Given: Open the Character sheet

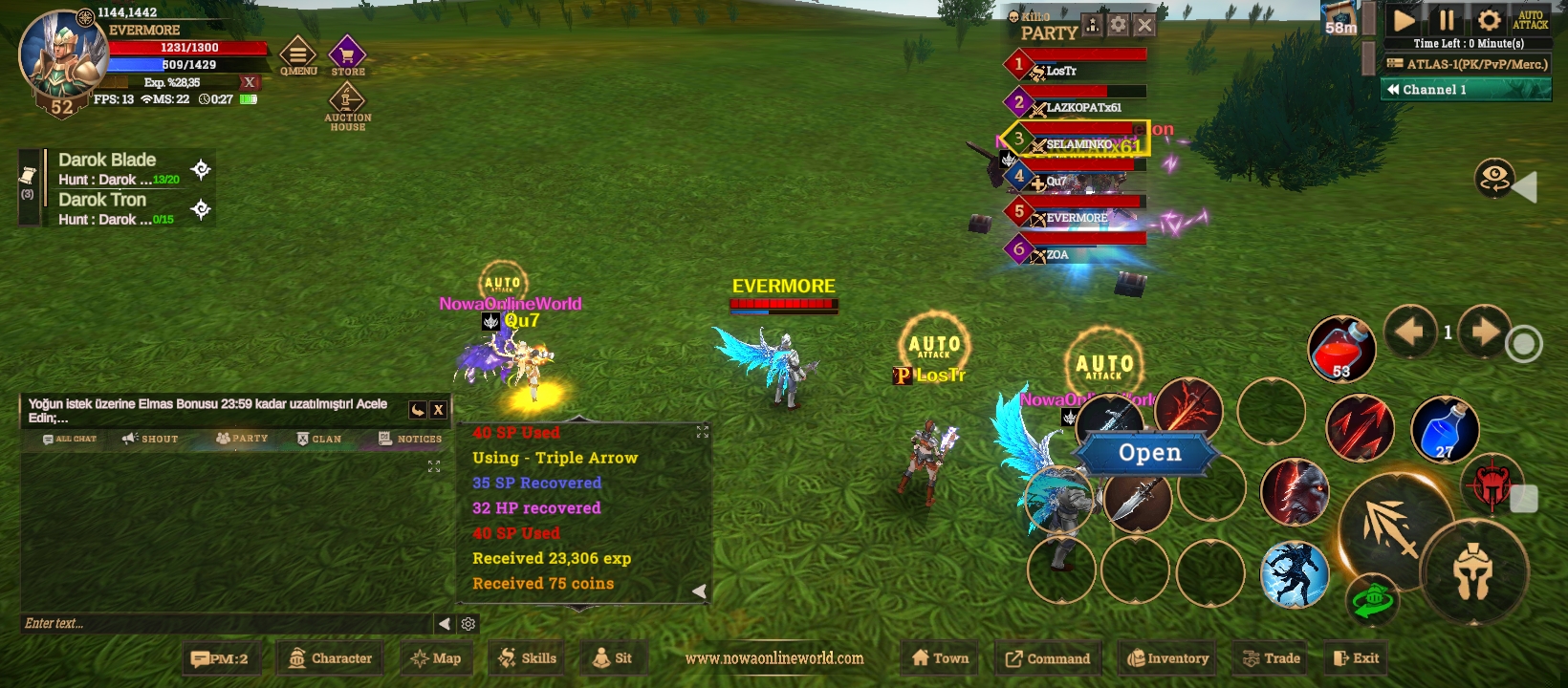Looking at the screenshot, I should click(x=330, y=658).
